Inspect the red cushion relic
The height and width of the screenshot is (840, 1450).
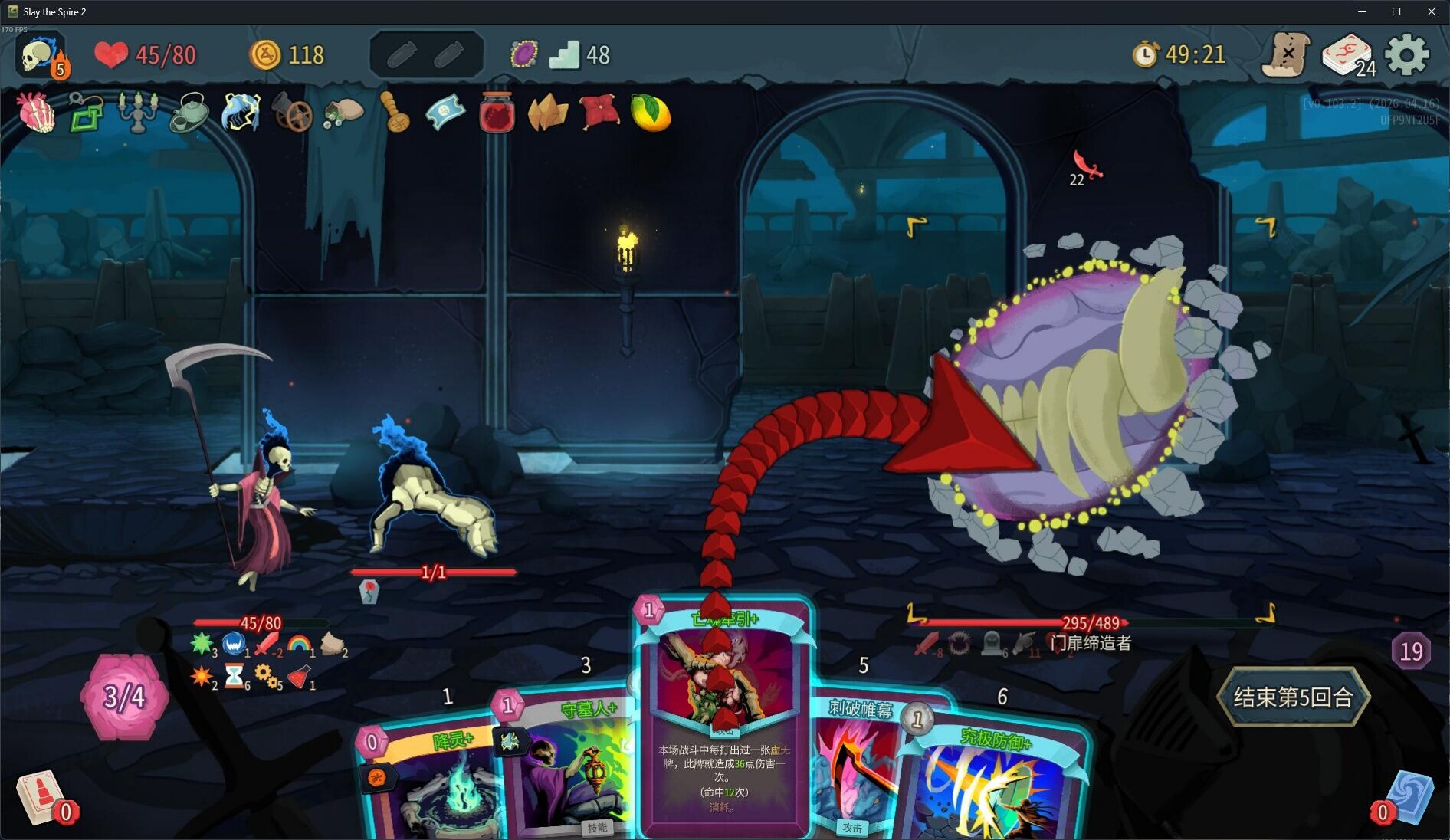[600, 113]
